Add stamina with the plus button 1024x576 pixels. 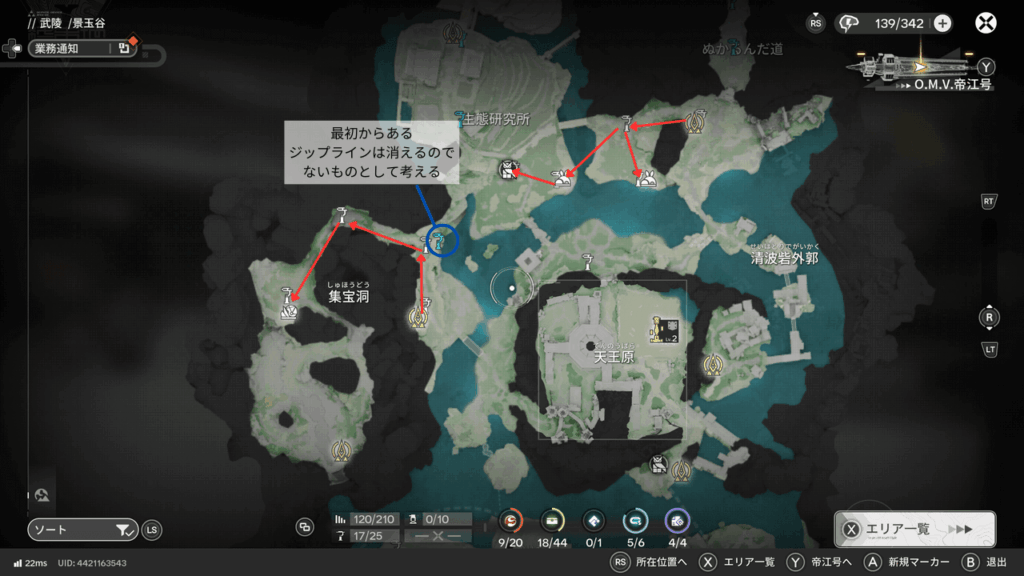[x=942, y=24]
